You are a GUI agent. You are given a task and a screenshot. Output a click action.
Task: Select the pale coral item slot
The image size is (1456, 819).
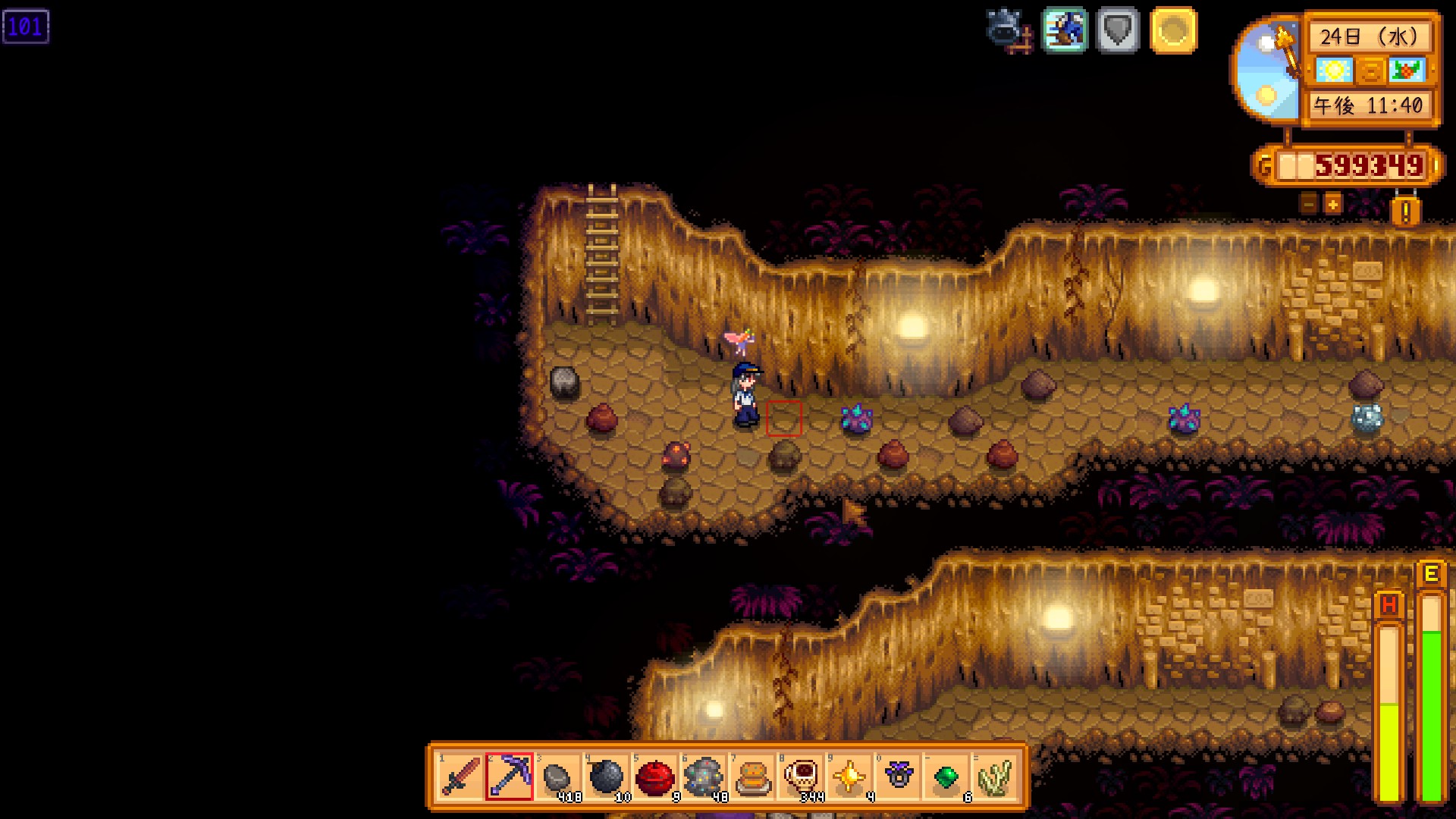click(994, 777)
